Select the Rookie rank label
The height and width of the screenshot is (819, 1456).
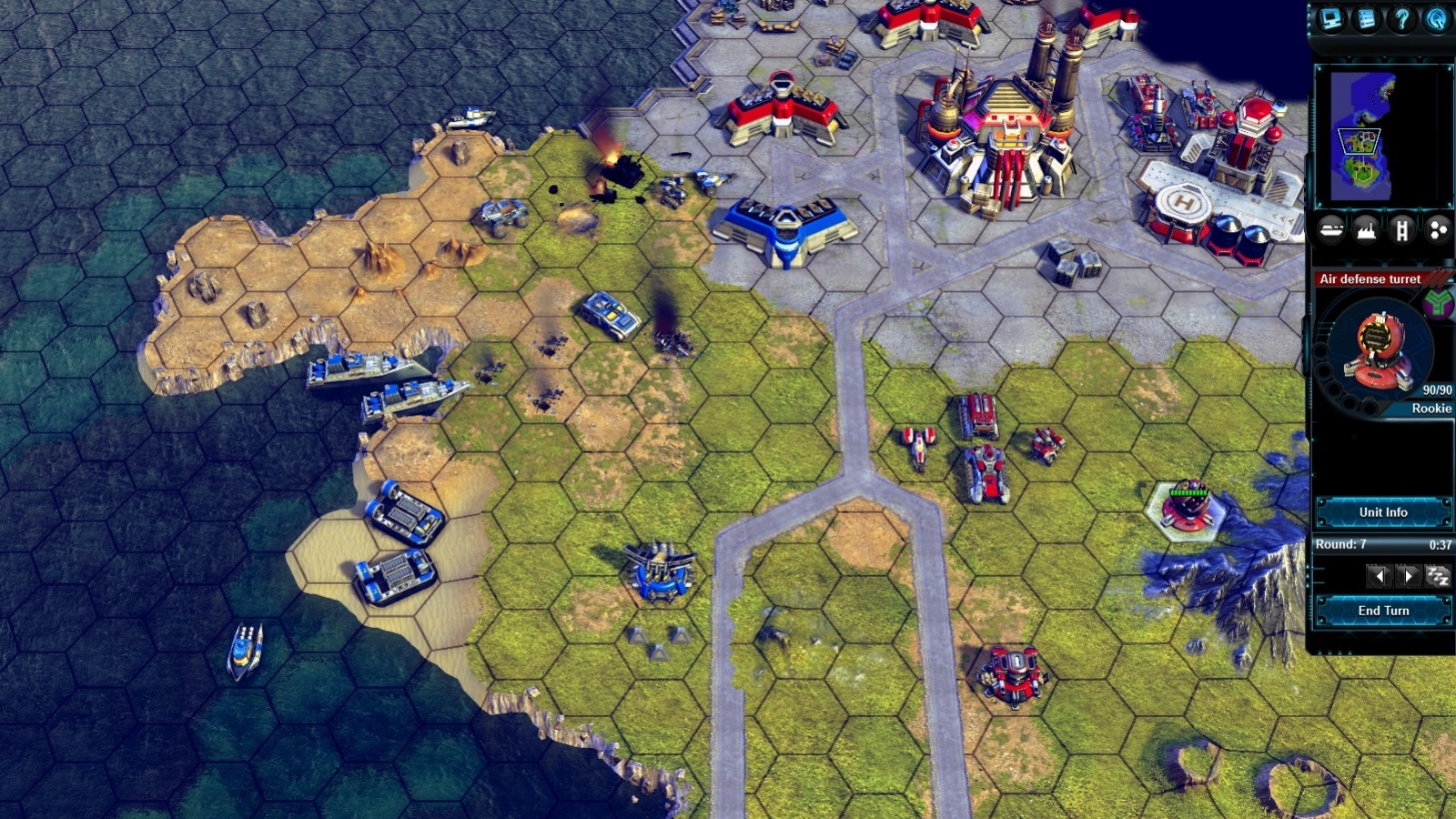pyautogui.click(x=1431, y=409)
